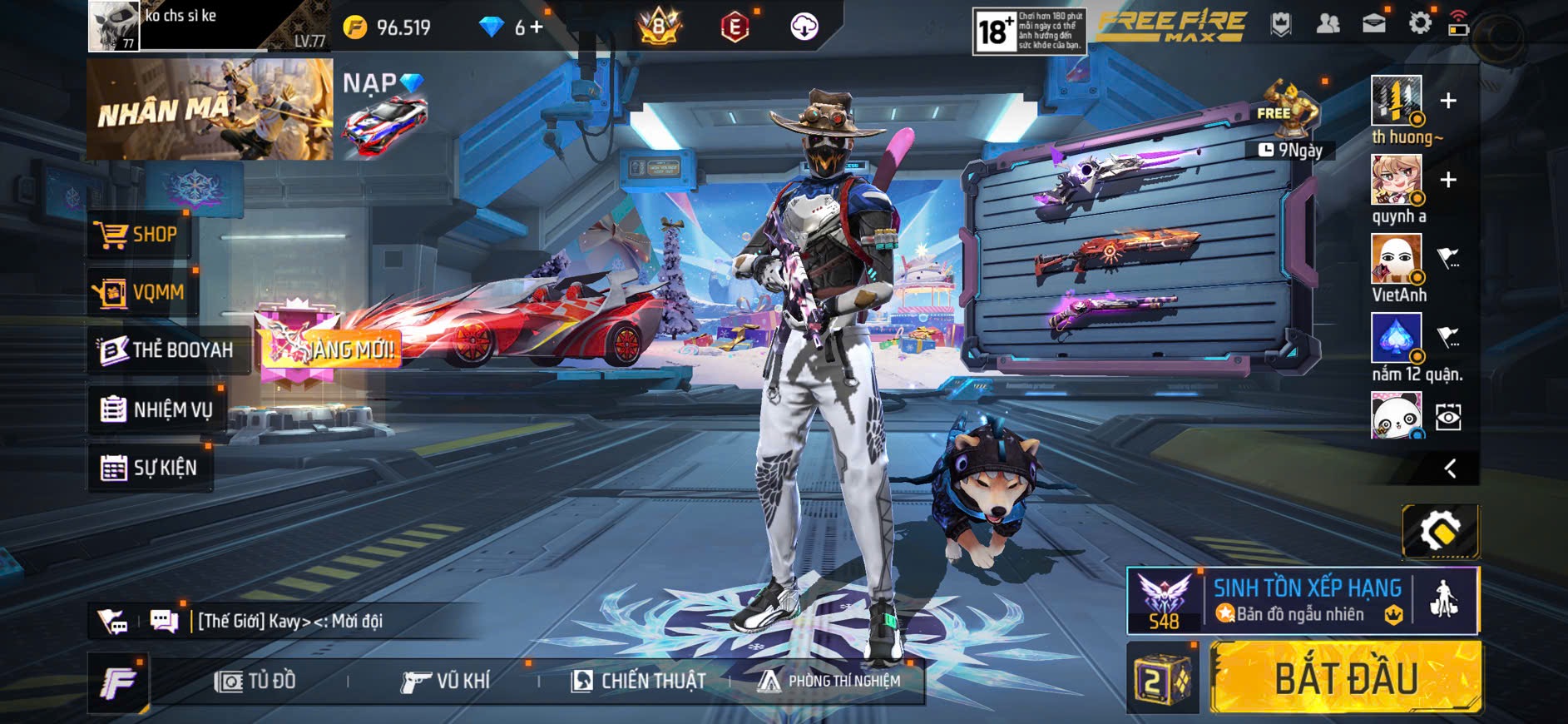
Task: Open the player profile avatar
Action: (x=114, y=26)
